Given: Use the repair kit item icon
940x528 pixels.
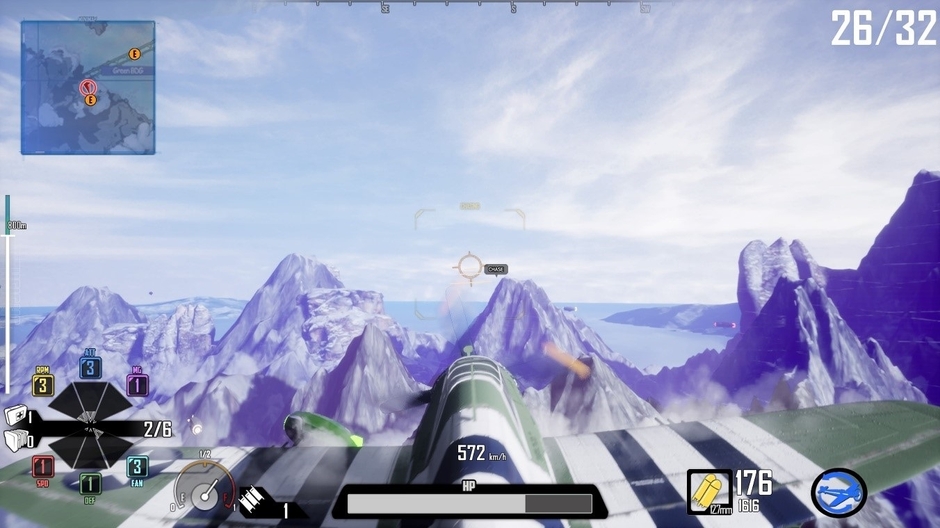Looking at the screenshot, I should (16, 416).
